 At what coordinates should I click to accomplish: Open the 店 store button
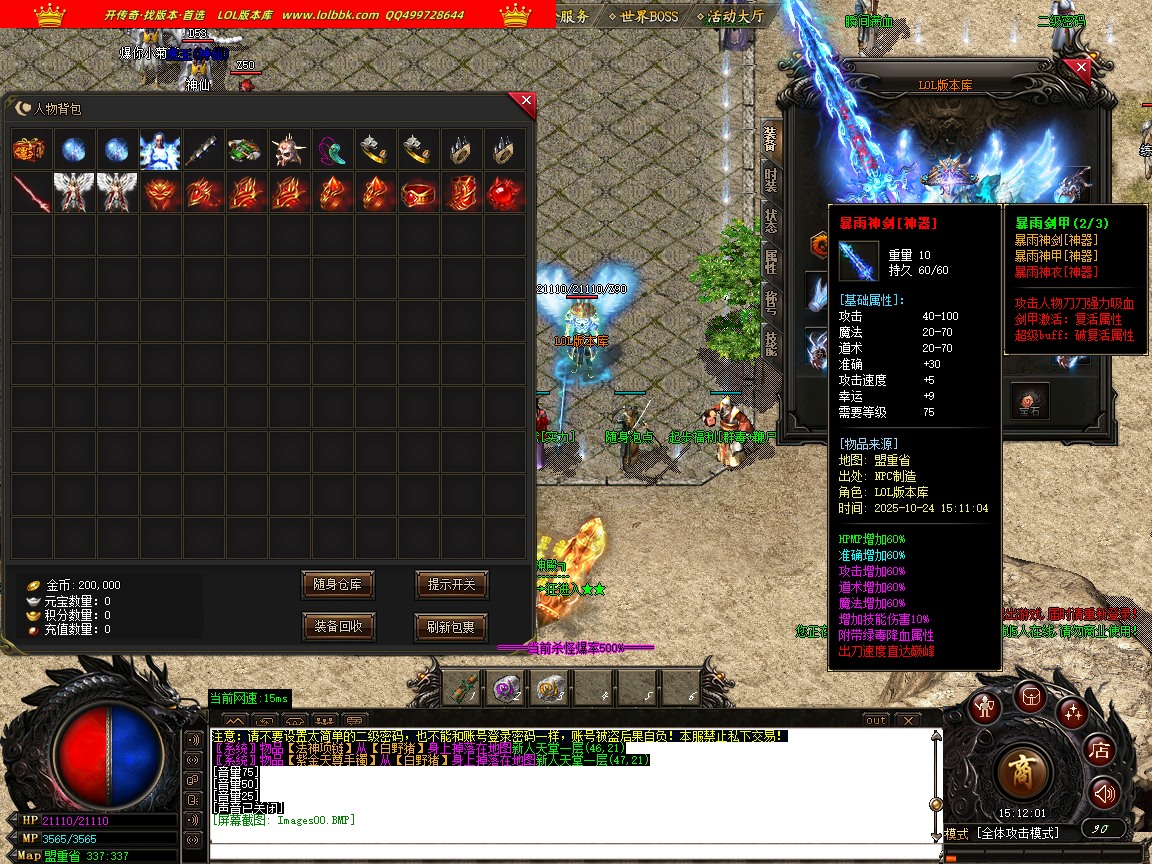tap(1100, 749)
